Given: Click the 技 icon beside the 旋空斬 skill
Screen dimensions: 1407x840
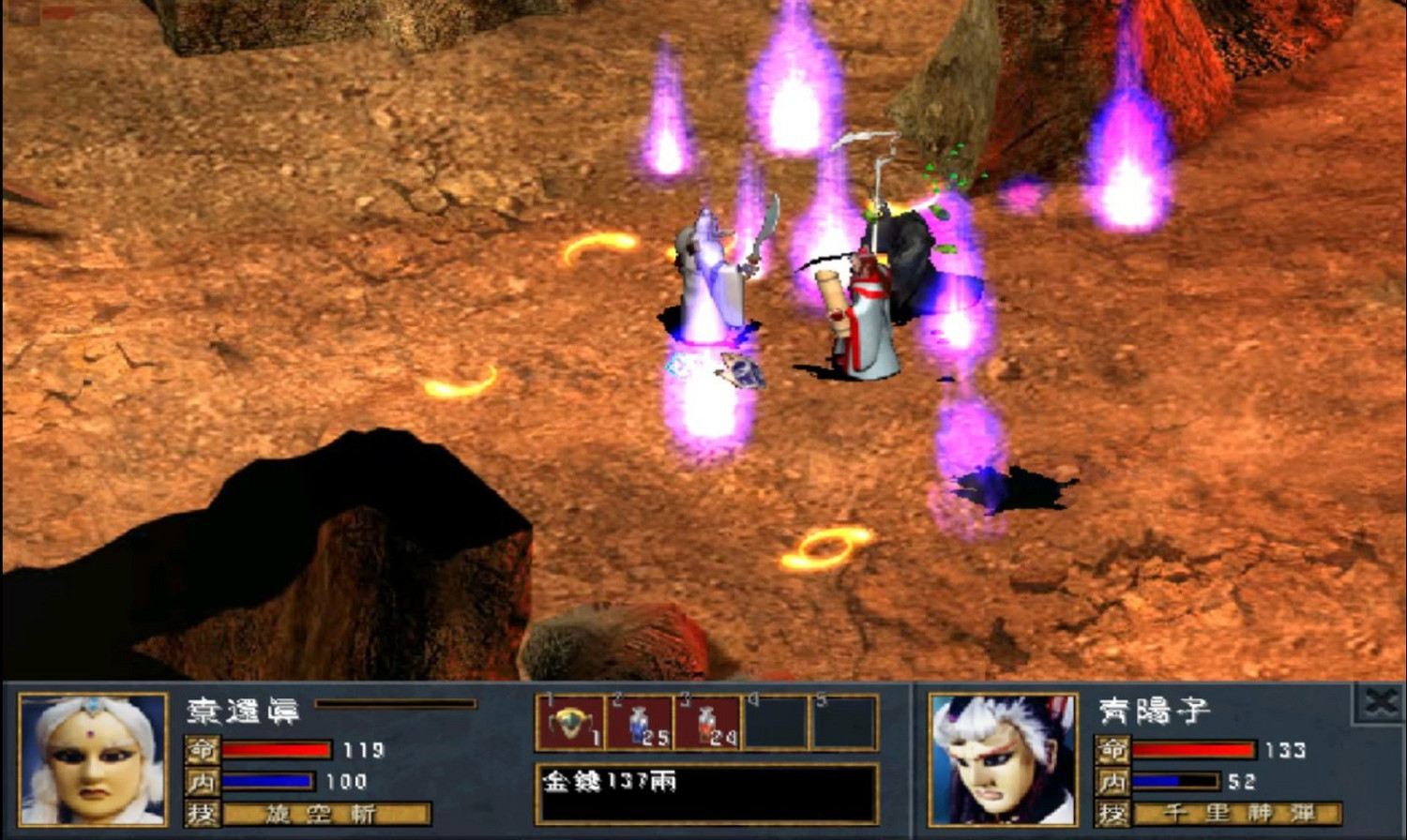Looking at the screenshot, I should click(203, 814).
